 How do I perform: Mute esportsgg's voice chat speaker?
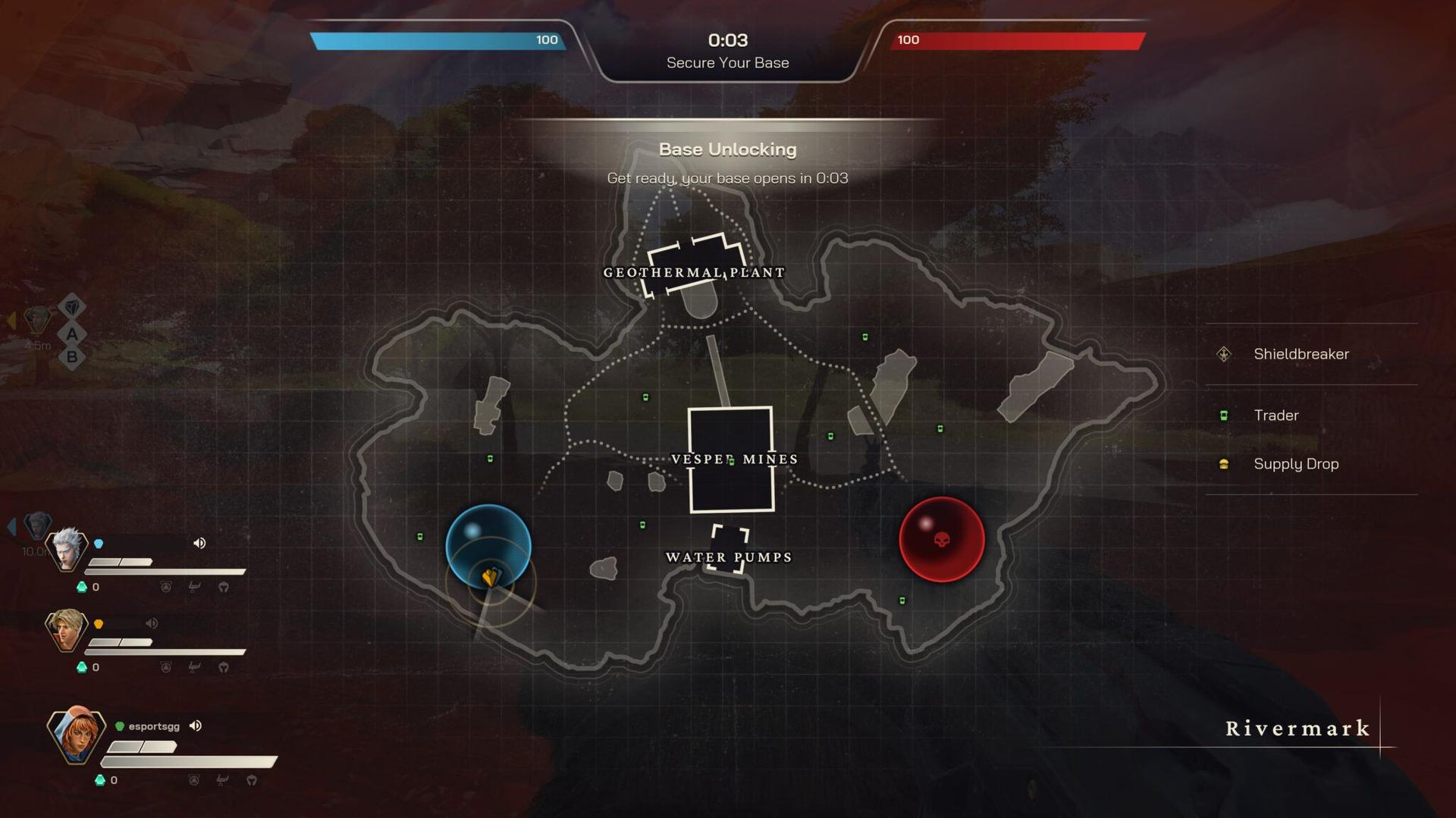(x=196, y=726)
